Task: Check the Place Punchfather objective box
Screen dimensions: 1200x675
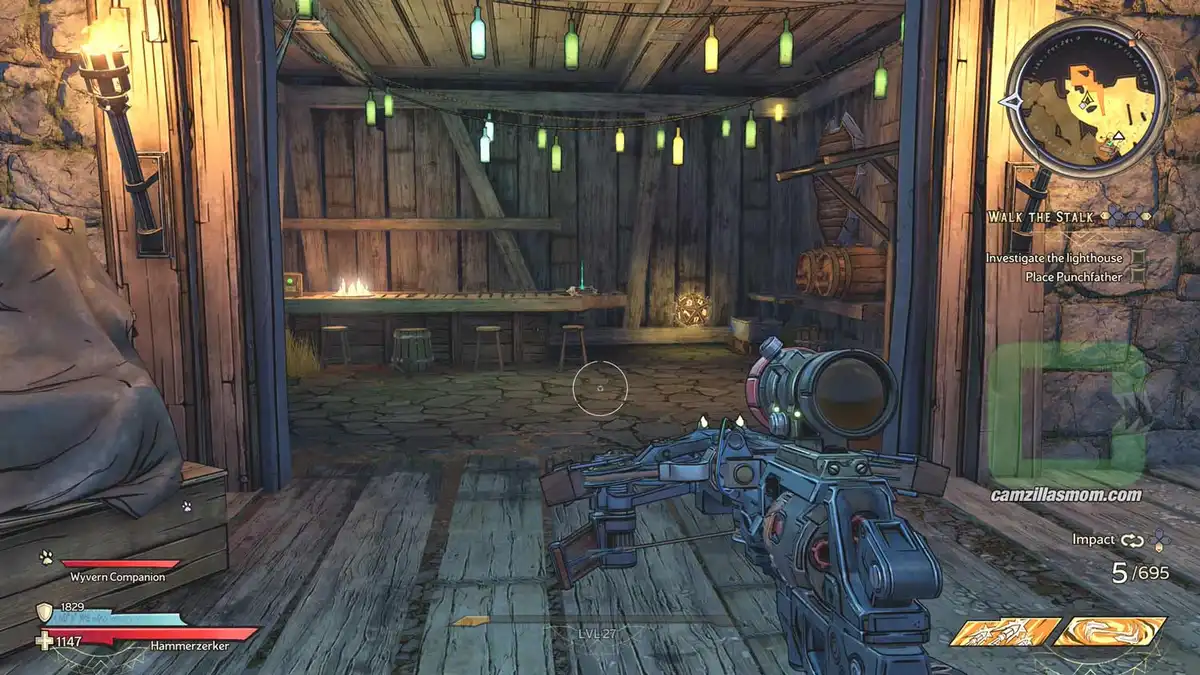Action: pyautogui.click(x=1139, y=277)
